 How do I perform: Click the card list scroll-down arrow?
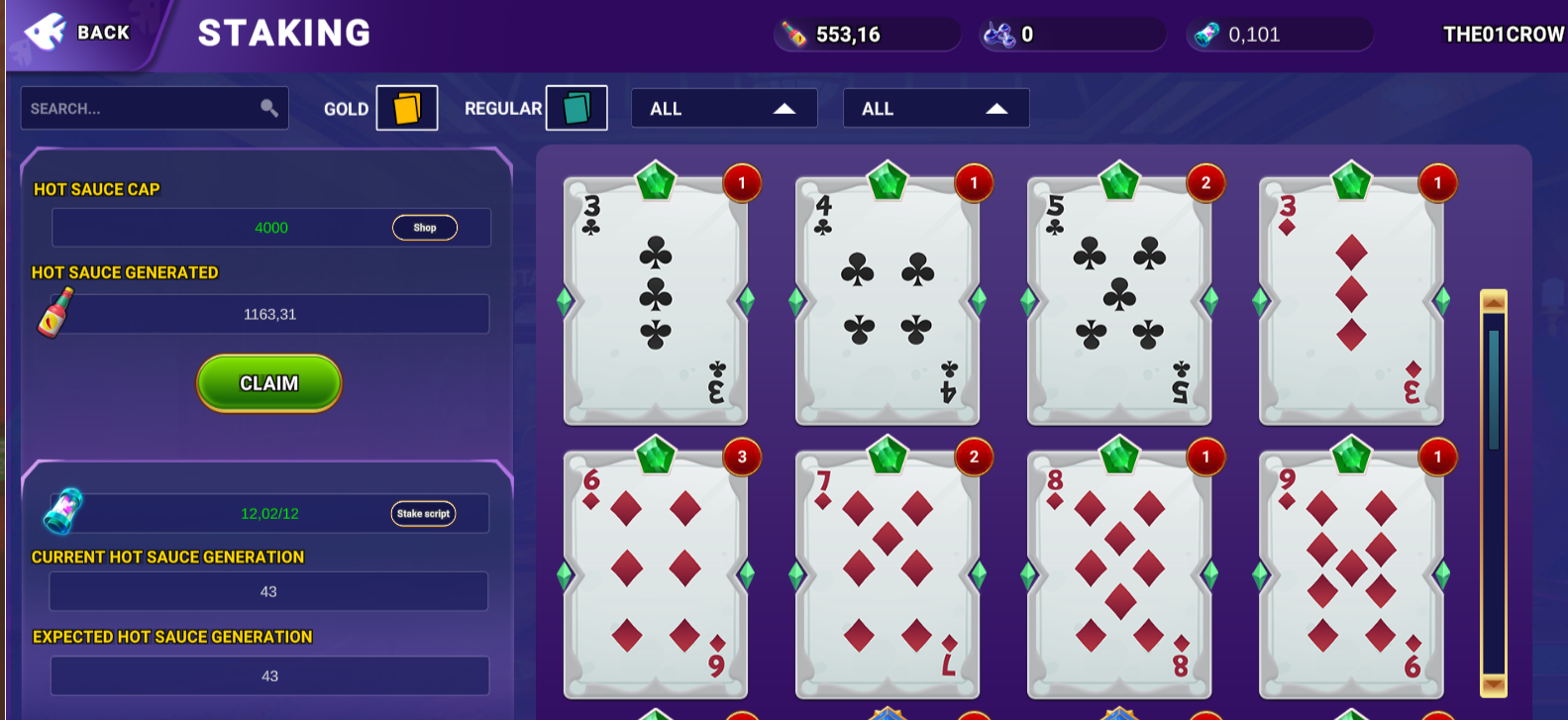[1493, 684]
